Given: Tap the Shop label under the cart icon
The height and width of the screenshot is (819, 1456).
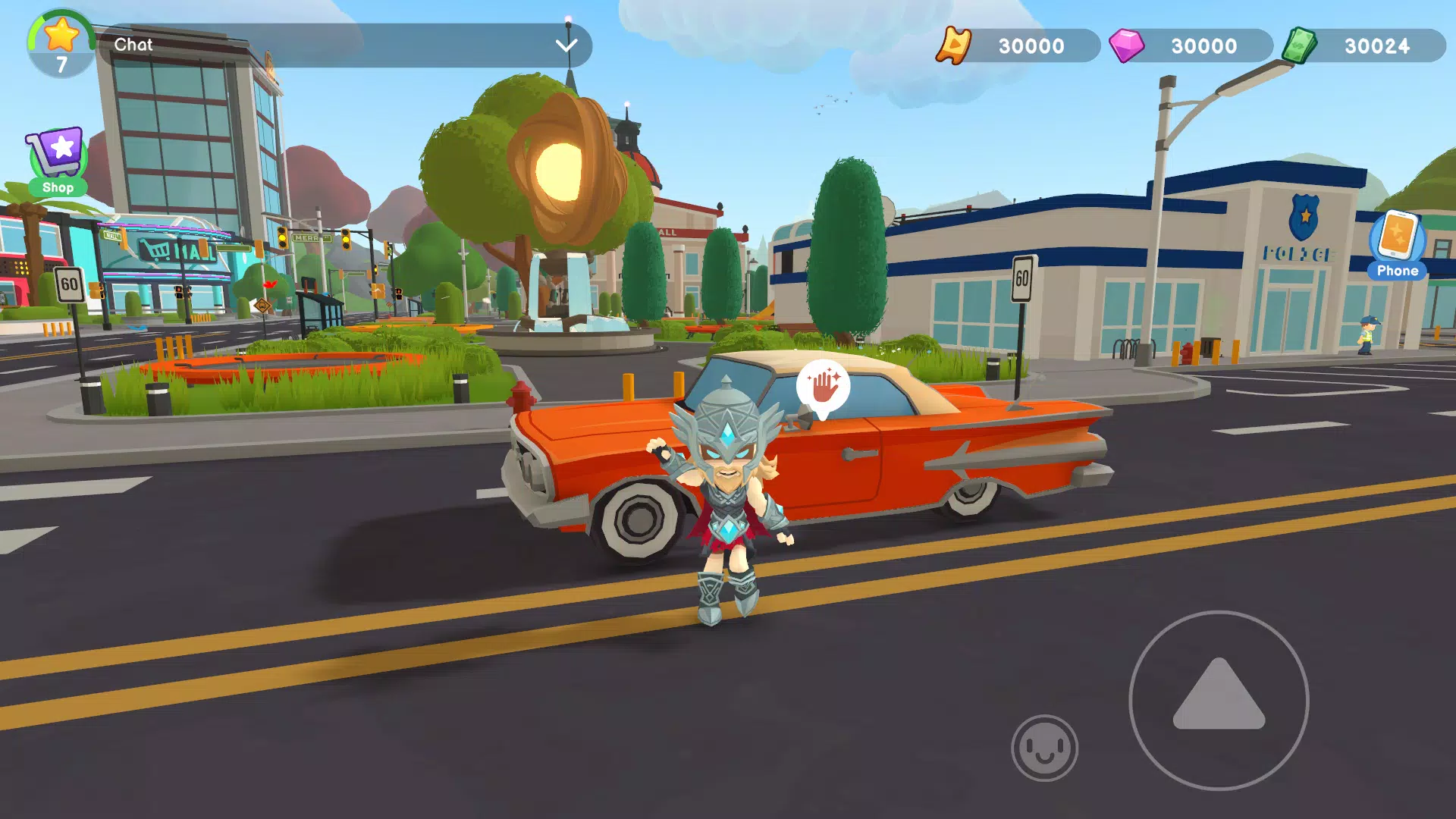Looking at the screenshot, I should coord(58,187).
